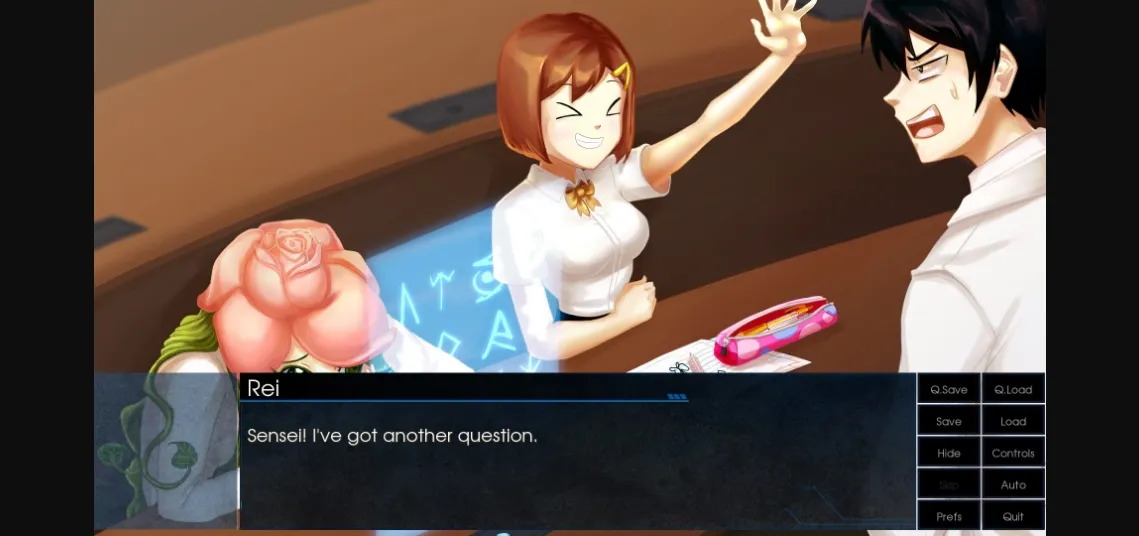This screenshot has height=536, width=1139.
Task: Open the Q.Load quick load
Action: 1013,389
